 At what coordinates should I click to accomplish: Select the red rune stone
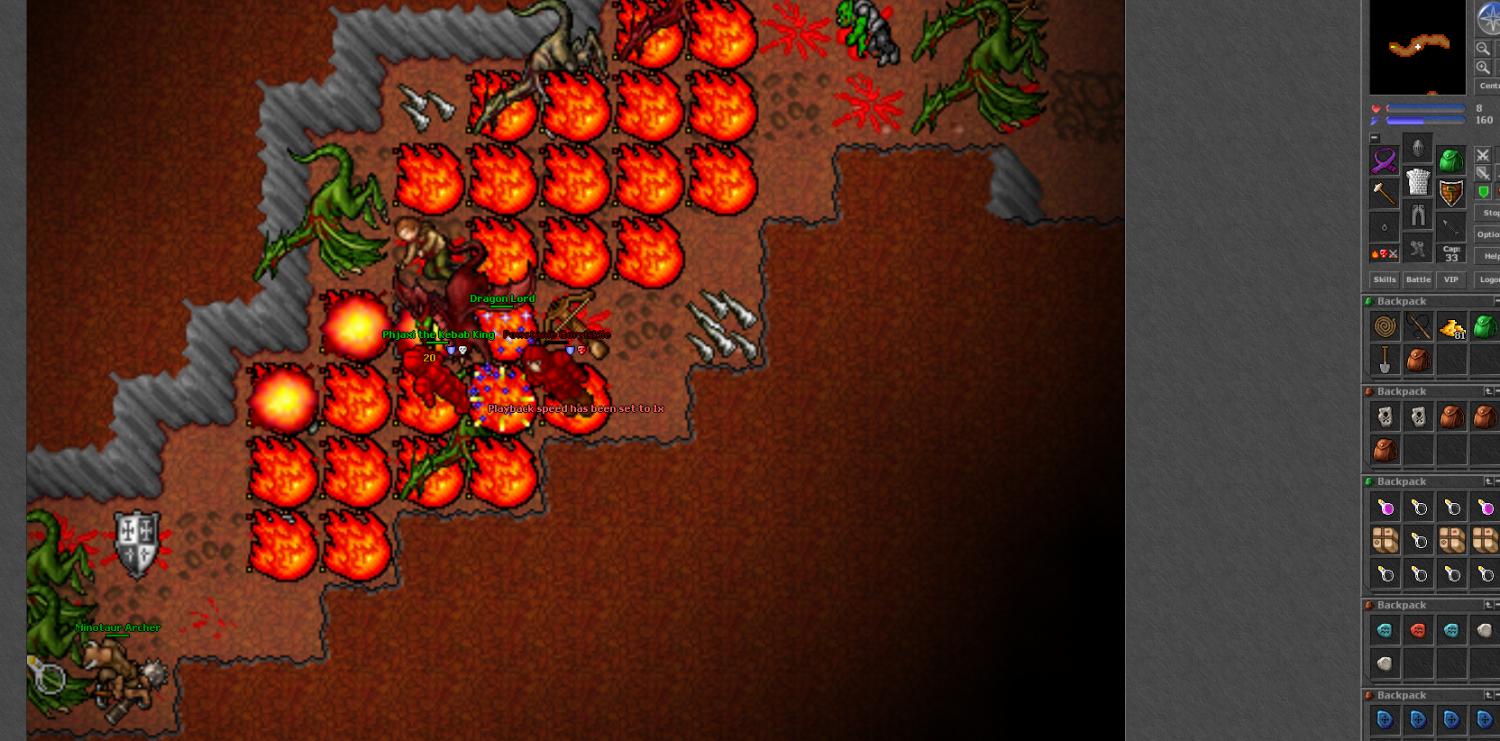click(1418, 630)
